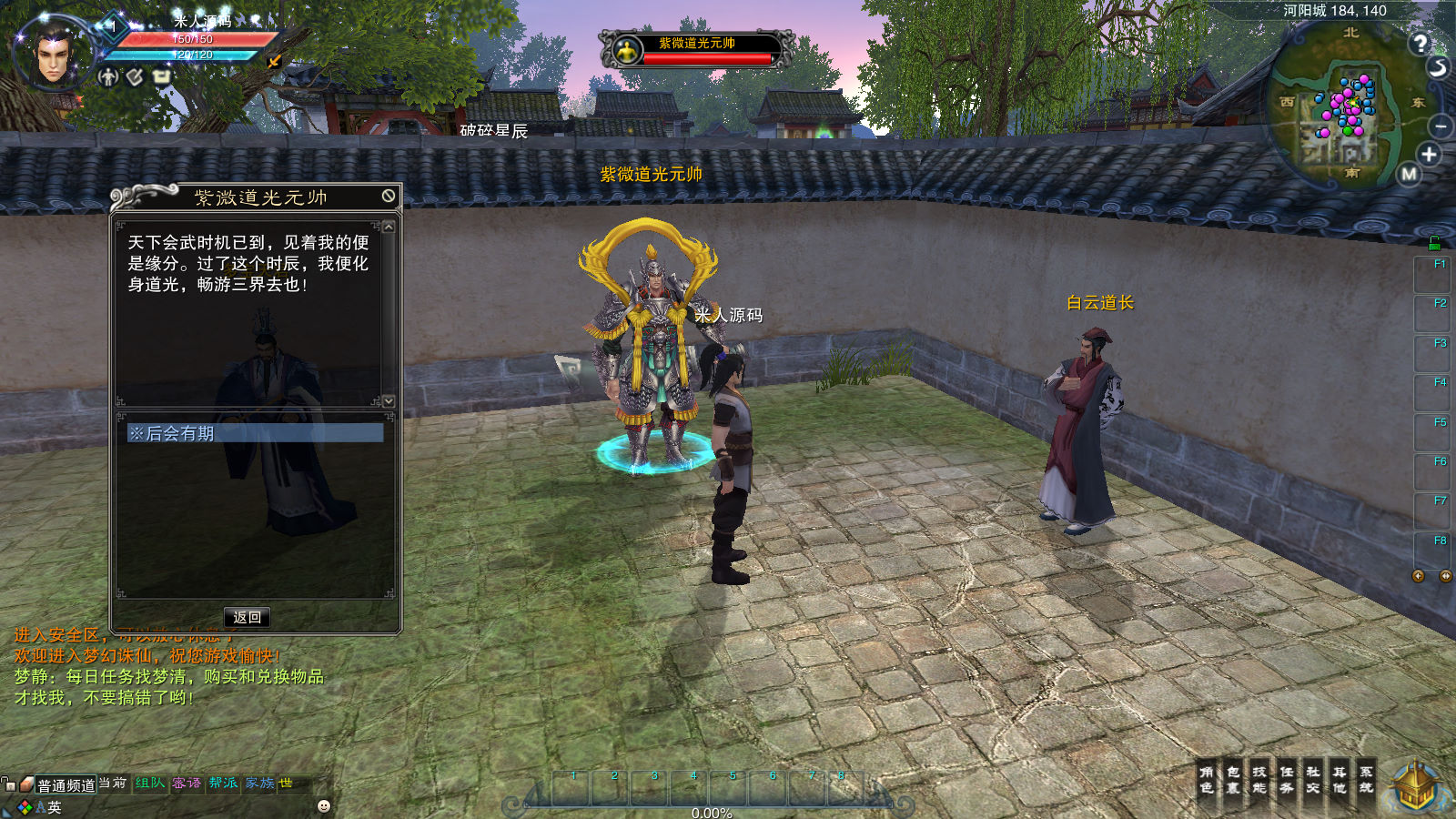Screen dimensions: 1456x819
Task: Open the 任务 quest log
Action: 1287,780
